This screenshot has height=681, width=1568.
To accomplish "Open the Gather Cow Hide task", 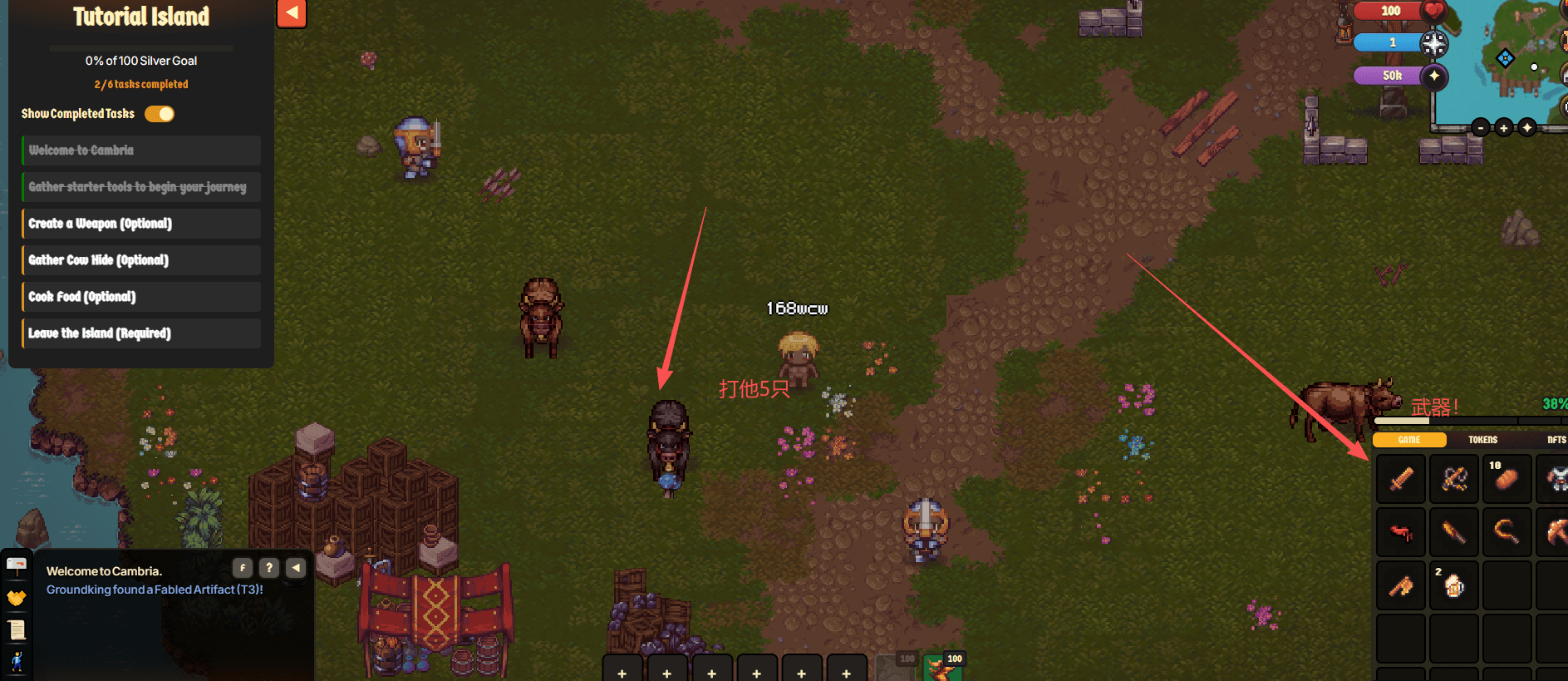I will point(141,260).
